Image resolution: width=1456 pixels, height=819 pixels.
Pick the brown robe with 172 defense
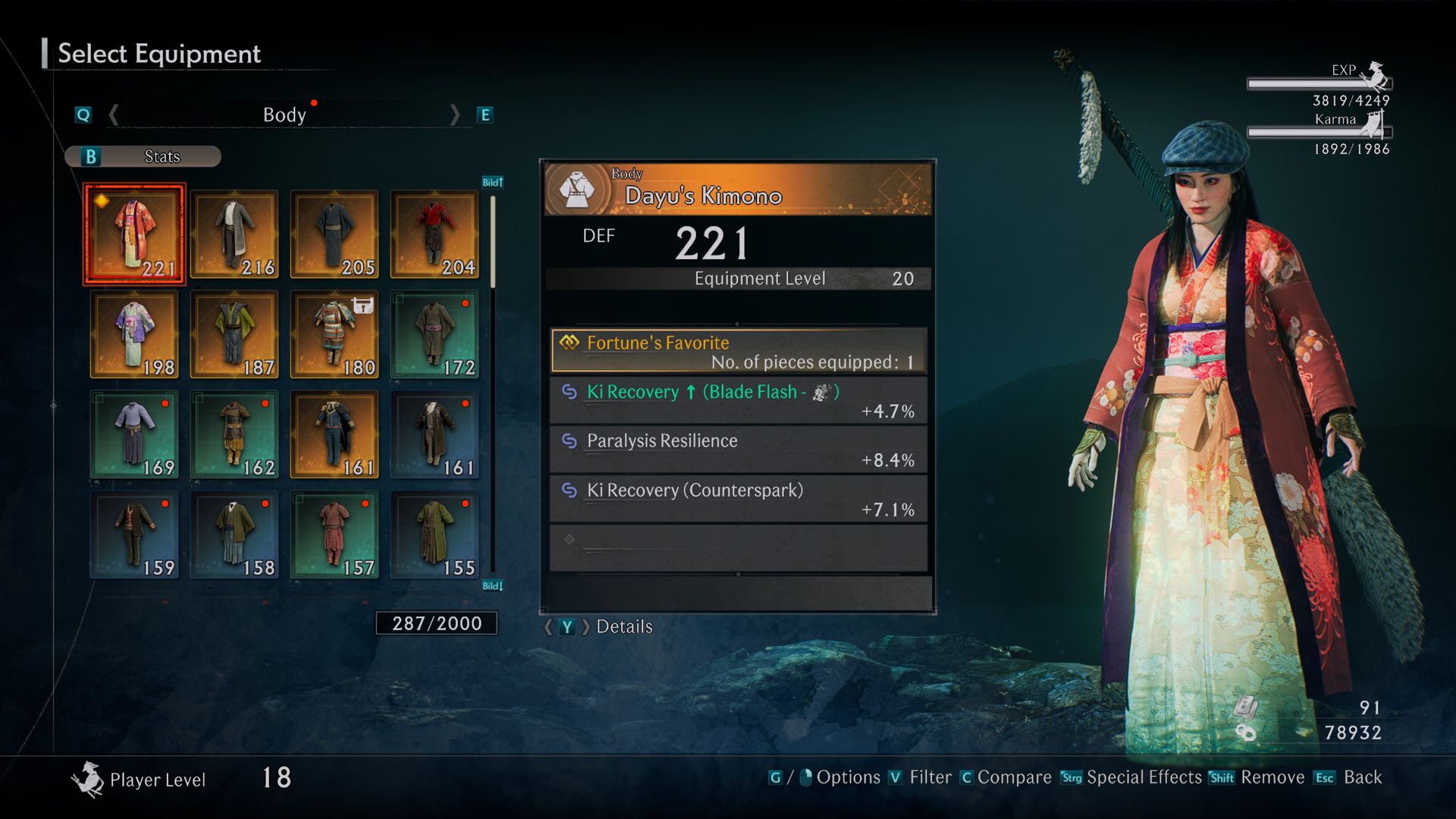pyautogui.click(x=435, y=334)
